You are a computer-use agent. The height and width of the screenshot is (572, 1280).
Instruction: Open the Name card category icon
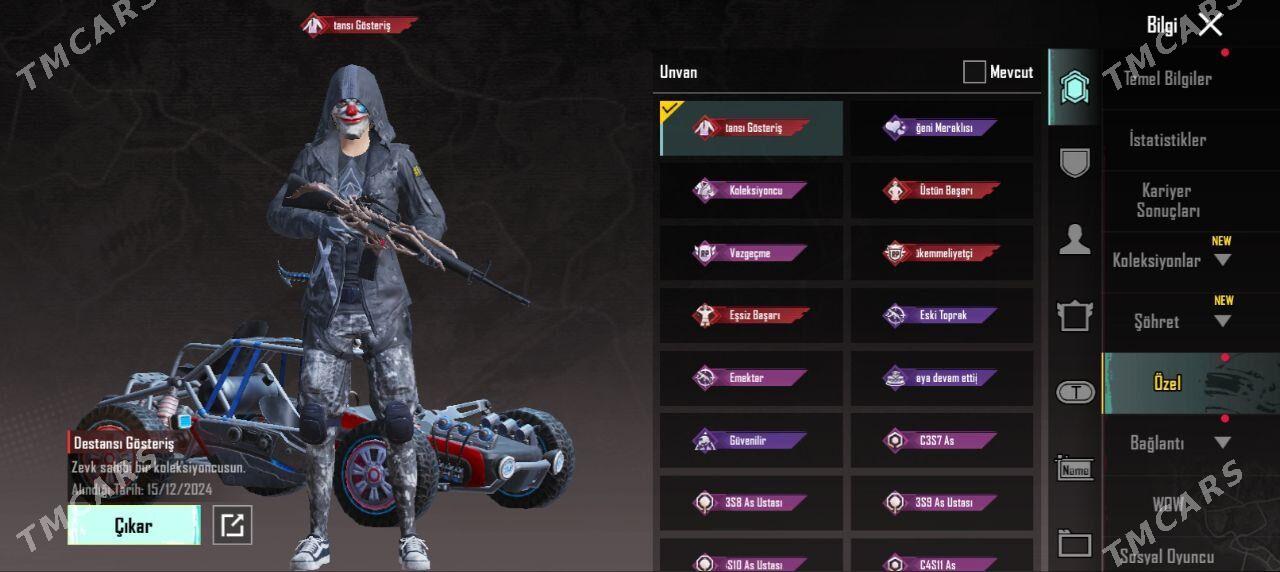tap(1075, 468)
